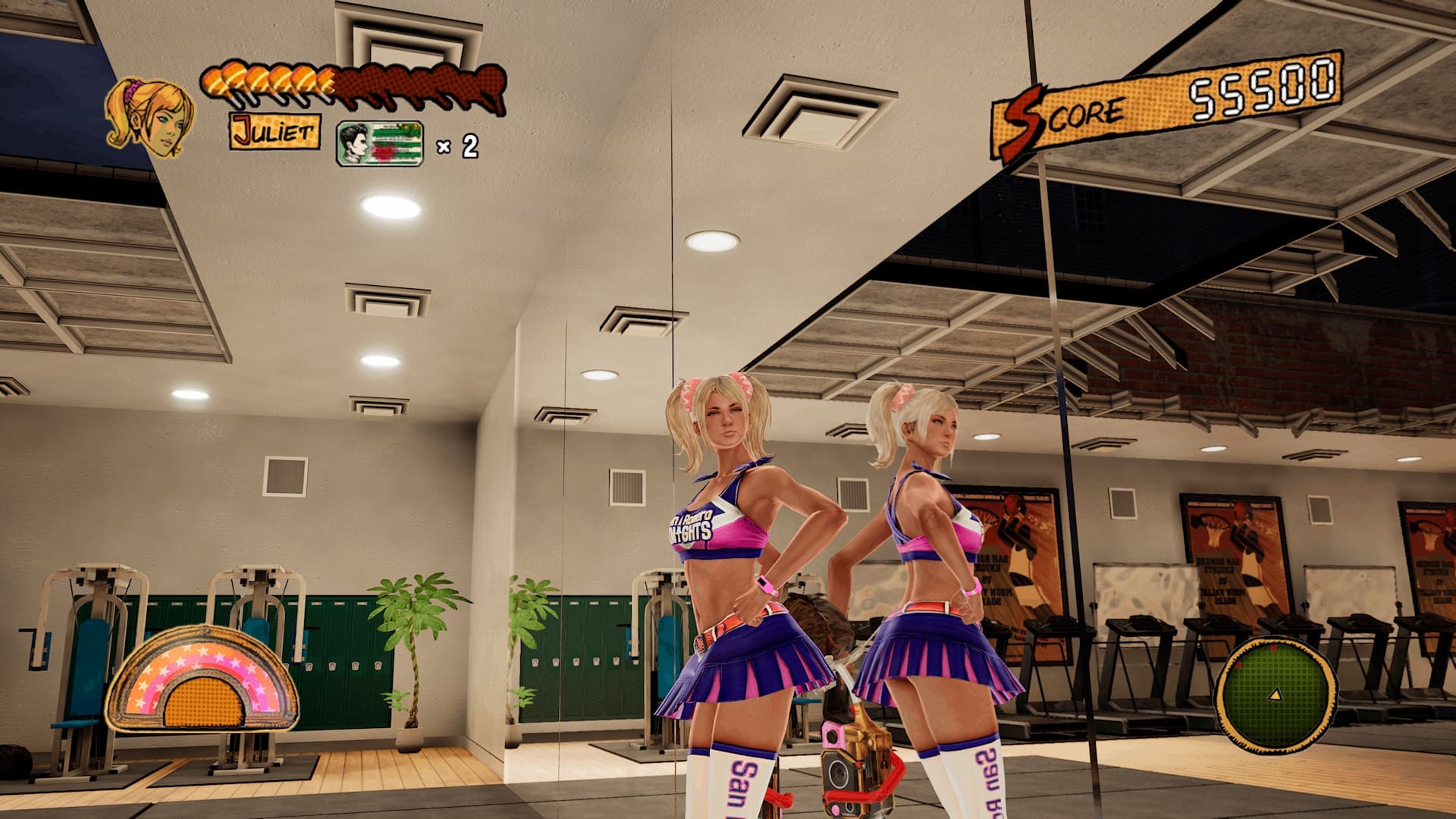
Task: Toggle the partially depleted lollipop health segment
Action: pos(328,80)
